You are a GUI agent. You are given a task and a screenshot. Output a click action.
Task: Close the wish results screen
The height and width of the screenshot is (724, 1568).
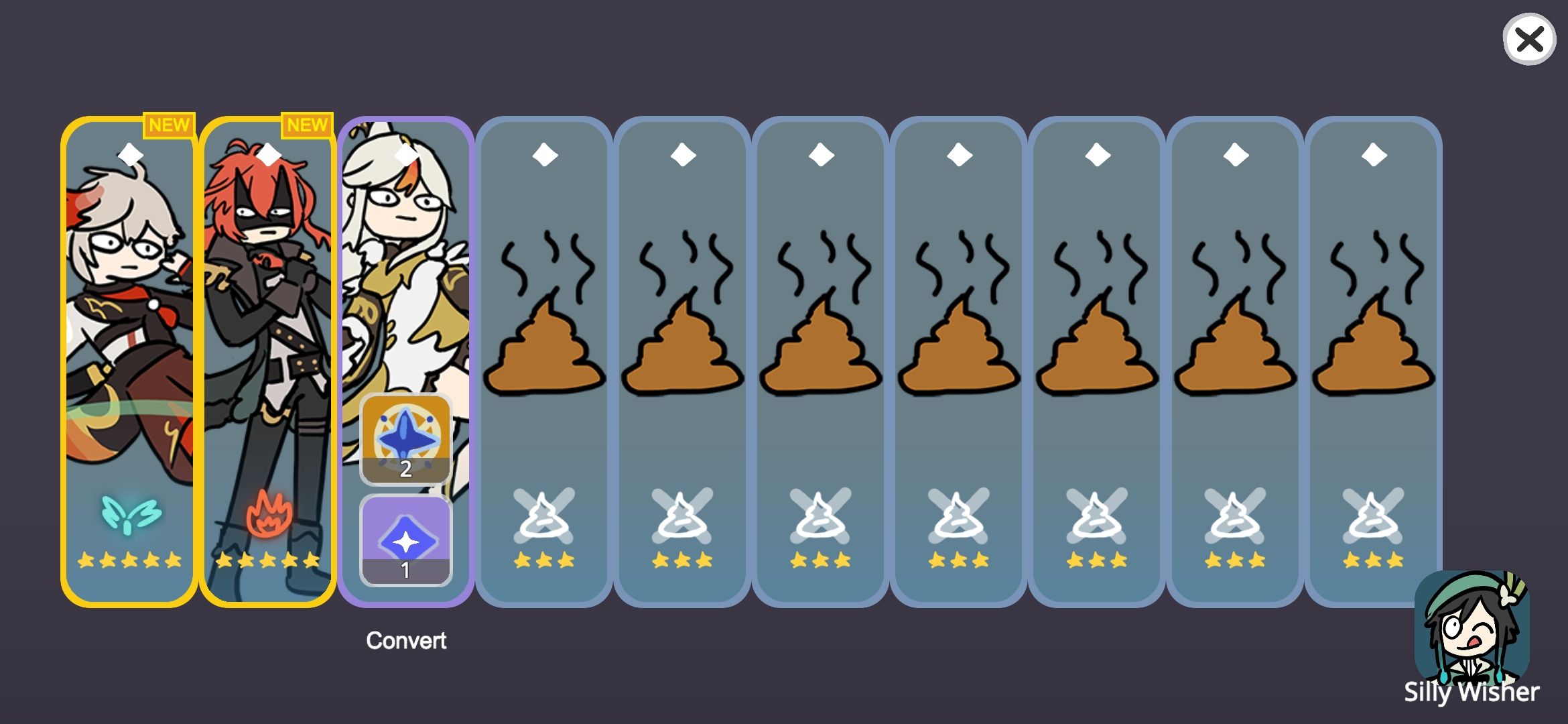pos(1528,41)
